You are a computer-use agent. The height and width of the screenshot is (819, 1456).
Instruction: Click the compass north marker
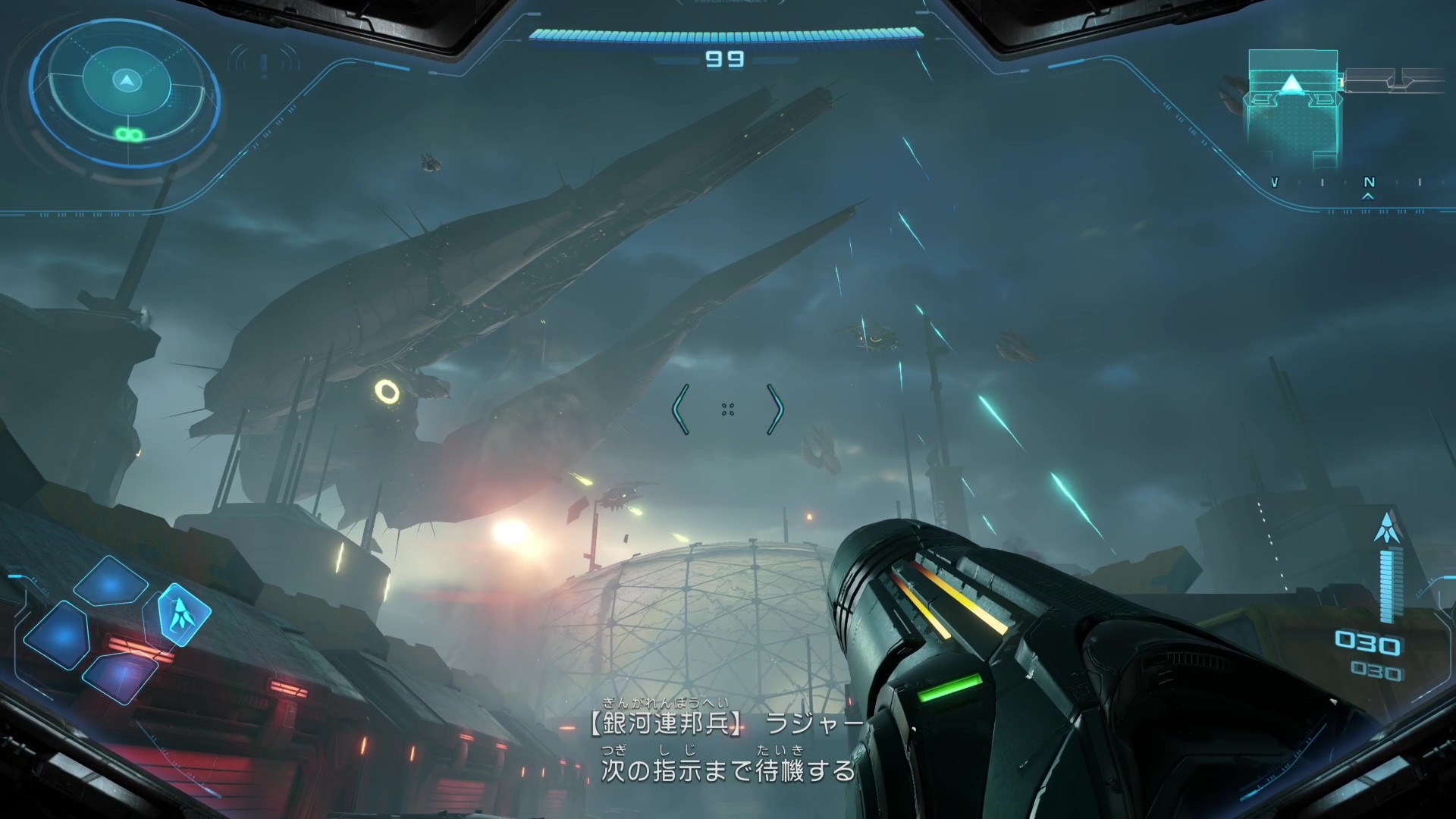click(1369, 183)
